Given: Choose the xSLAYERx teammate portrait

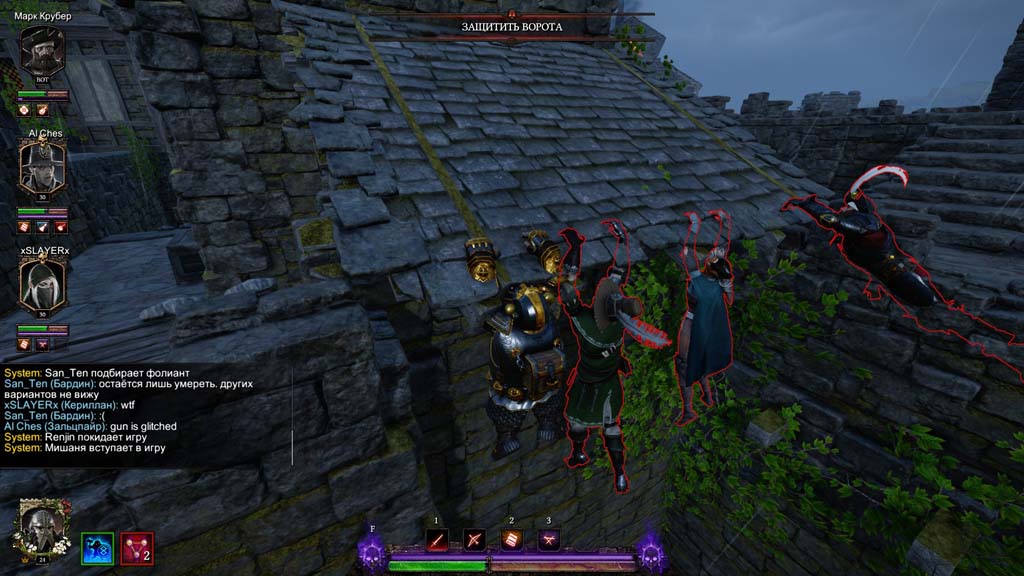Looking at the screenshot, I should coord(42,283).
